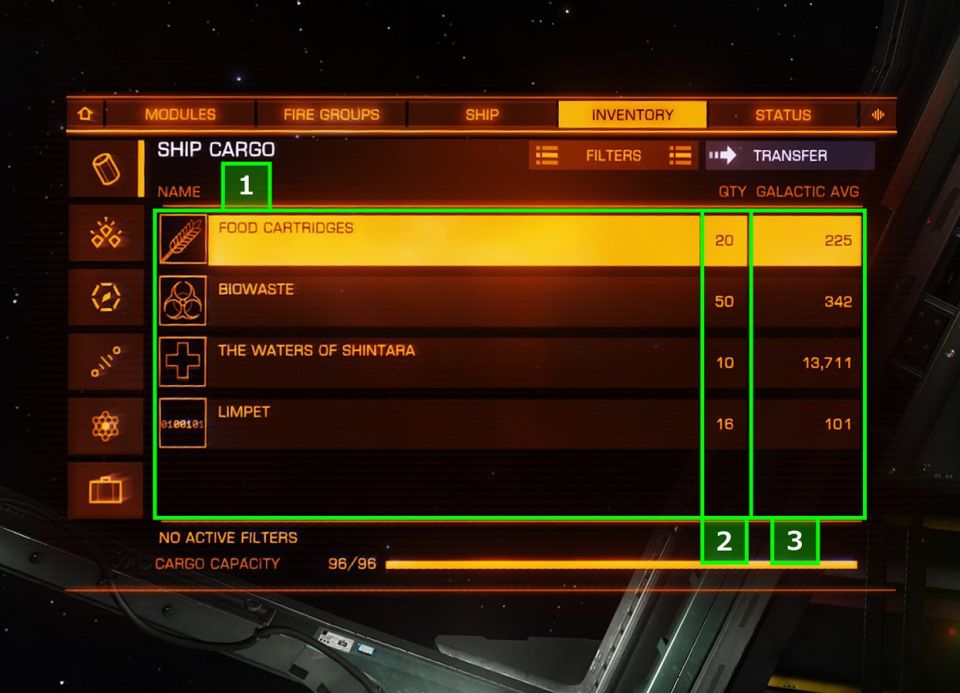This screenshot has height=693, width=960.
Task: Switch to the Fire Groups tab
Action: (331, 115)
